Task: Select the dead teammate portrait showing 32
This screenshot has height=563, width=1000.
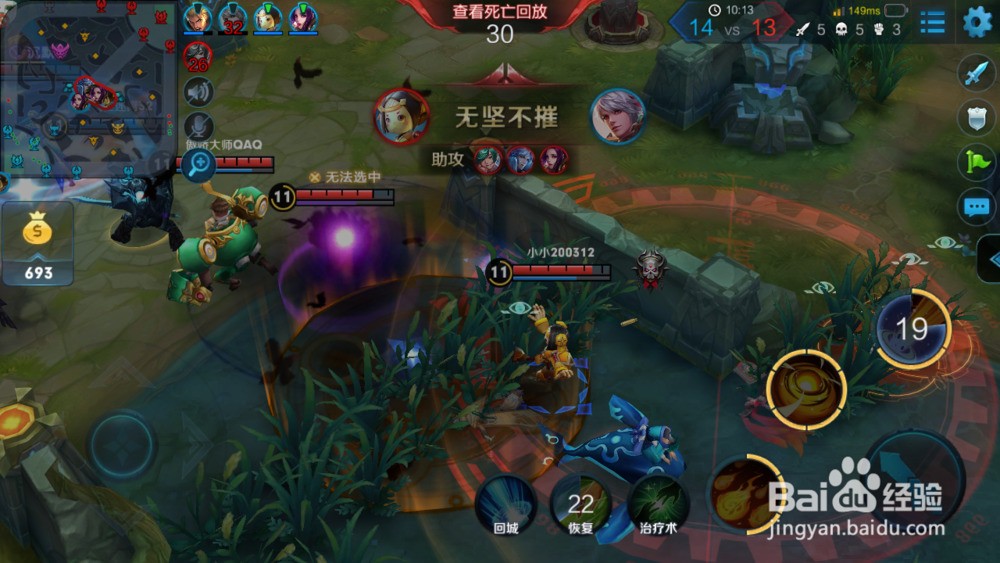Action: coord(234,19)
